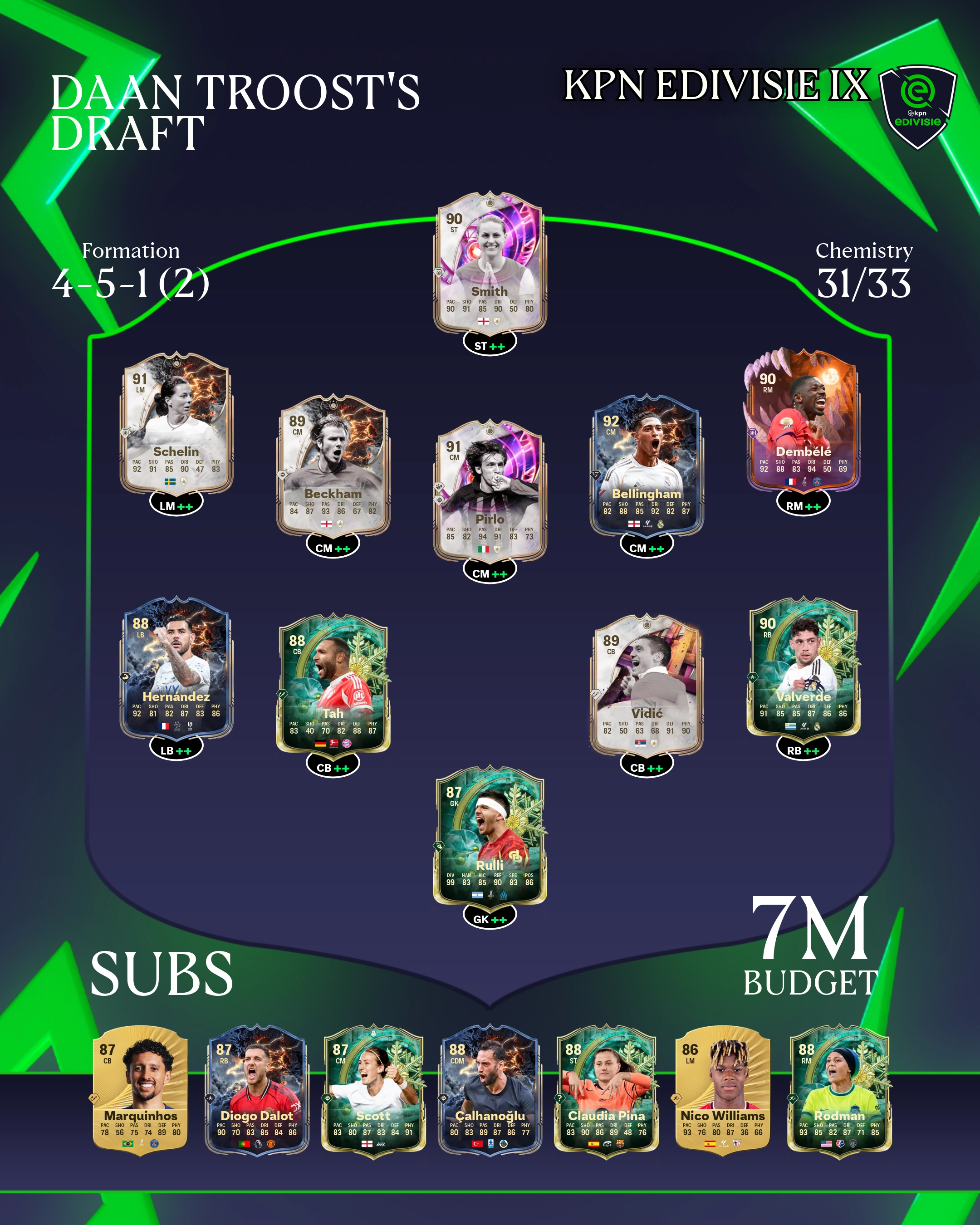Screen dimensions: 980x1225
Task: Select the Claudia Pina substitute card
Action: (x=606, y=1091)
